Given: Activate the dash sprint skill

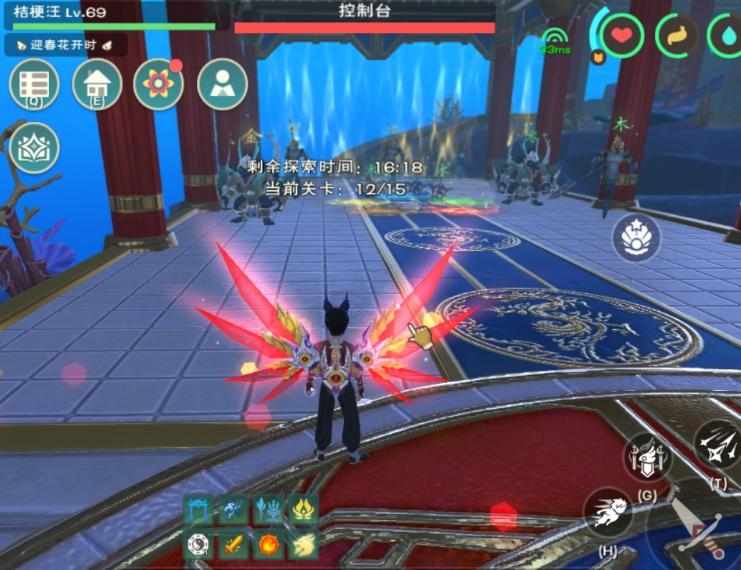Looking at the screenshot, I should pyautogui.click(x=606, y=512).
